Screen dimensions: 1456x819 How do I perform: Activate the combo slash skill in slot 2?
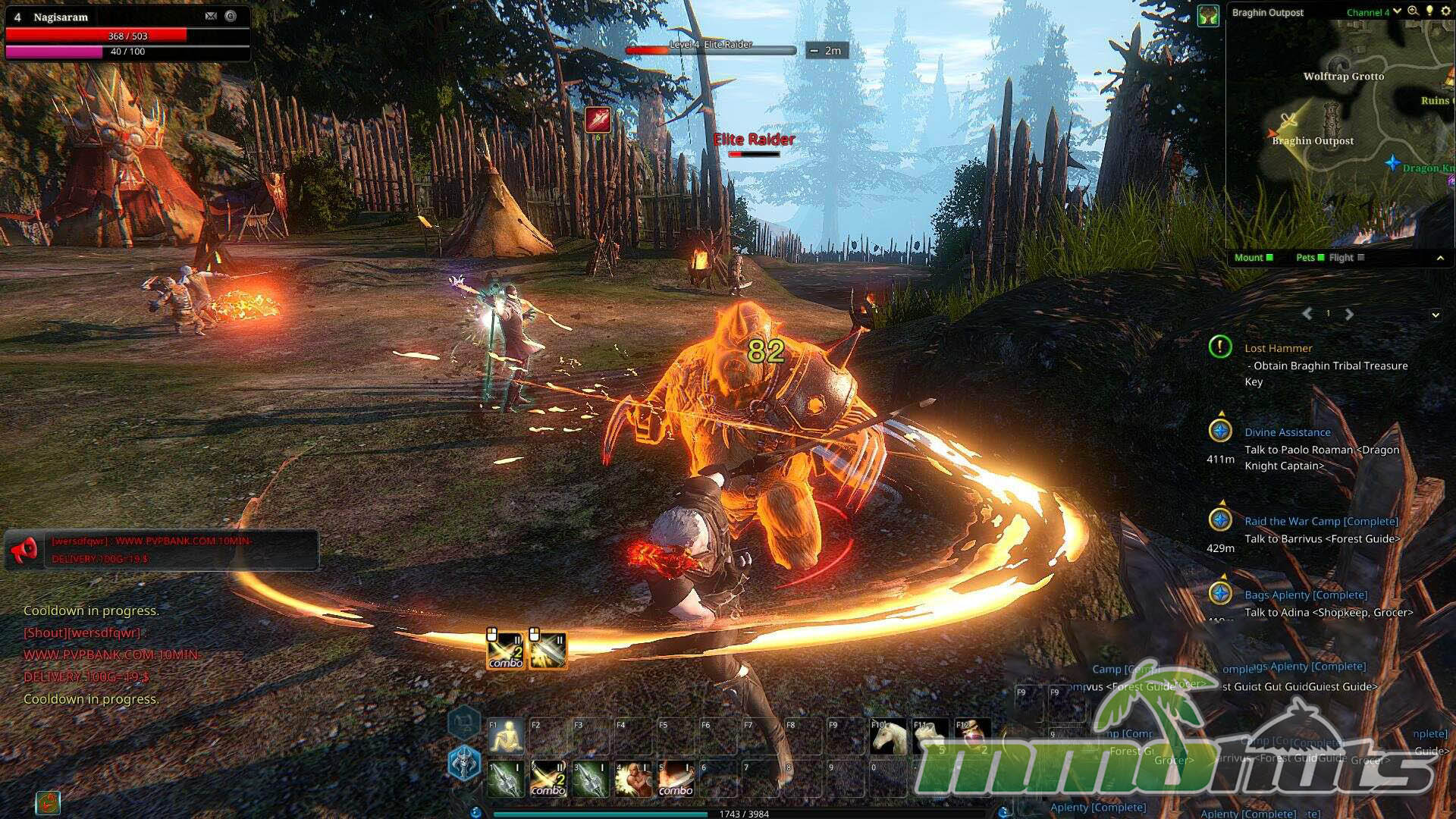coord(548,779)
